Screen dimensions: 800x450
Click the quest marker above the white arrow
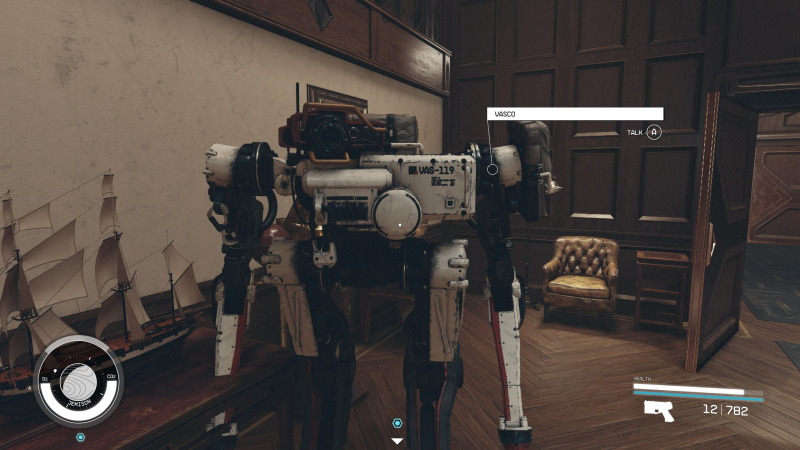click(x=397, y=423)
